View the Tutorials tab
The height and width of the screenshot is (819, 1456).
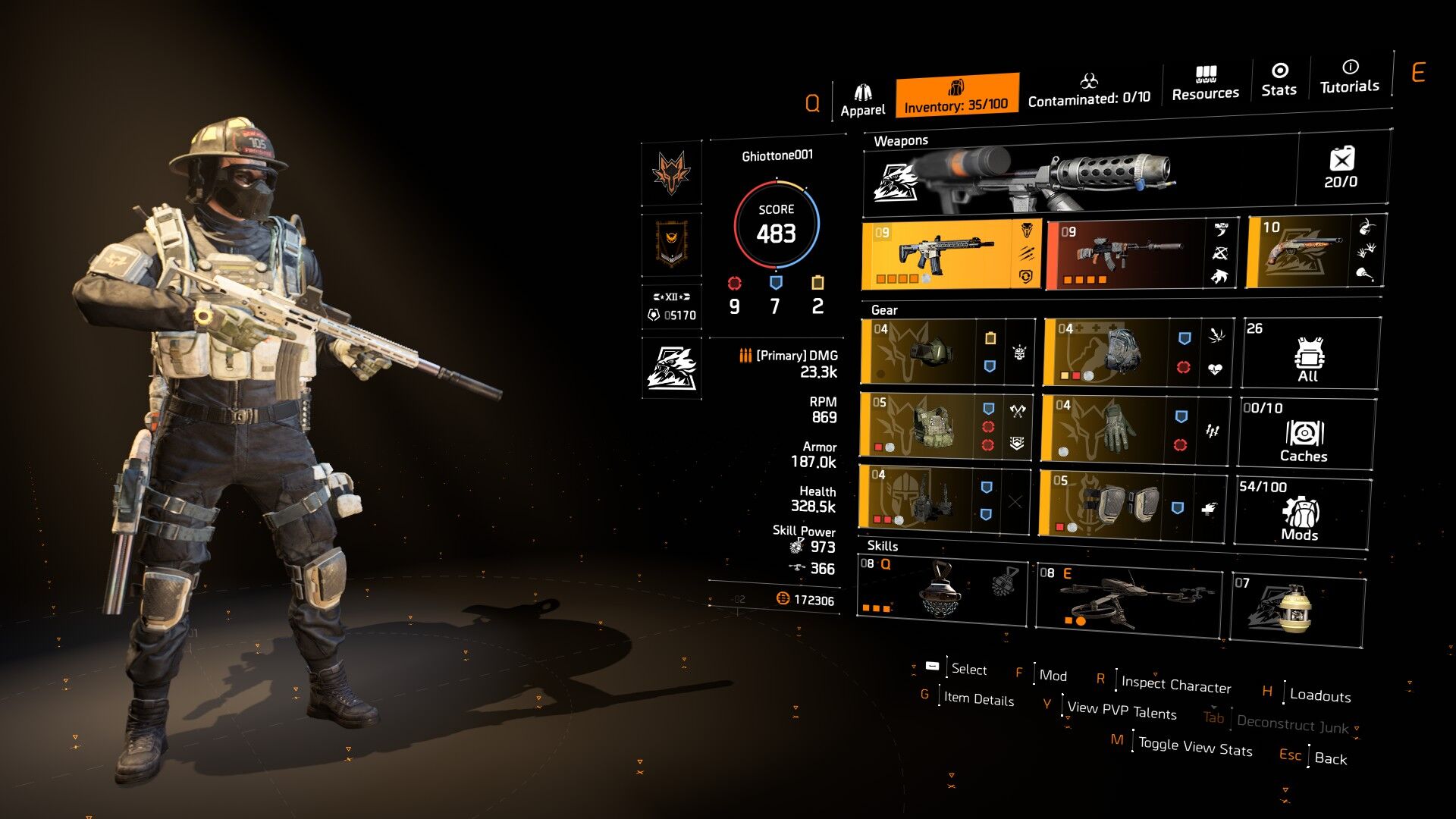click(1350, 77)
